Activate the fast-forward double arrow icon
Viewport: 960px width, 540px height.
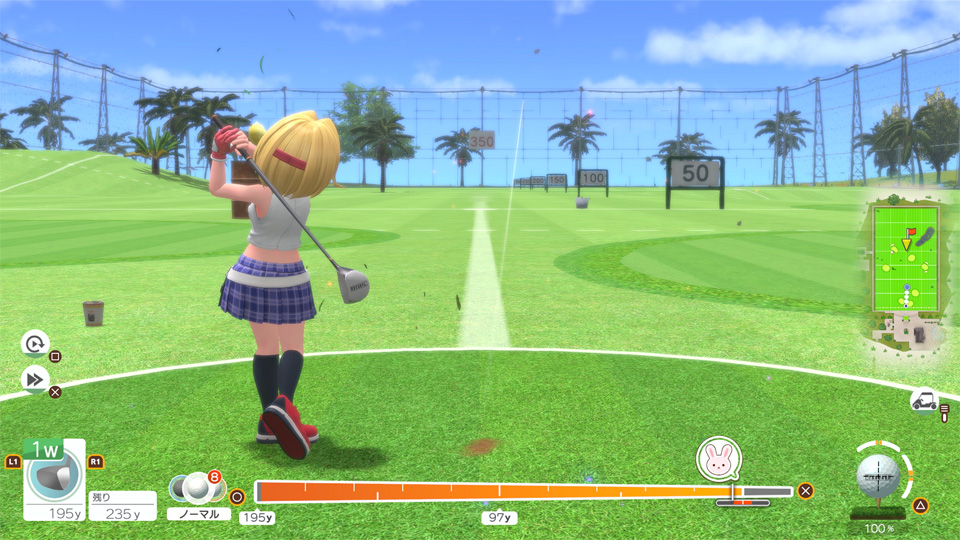click(34, 379)
